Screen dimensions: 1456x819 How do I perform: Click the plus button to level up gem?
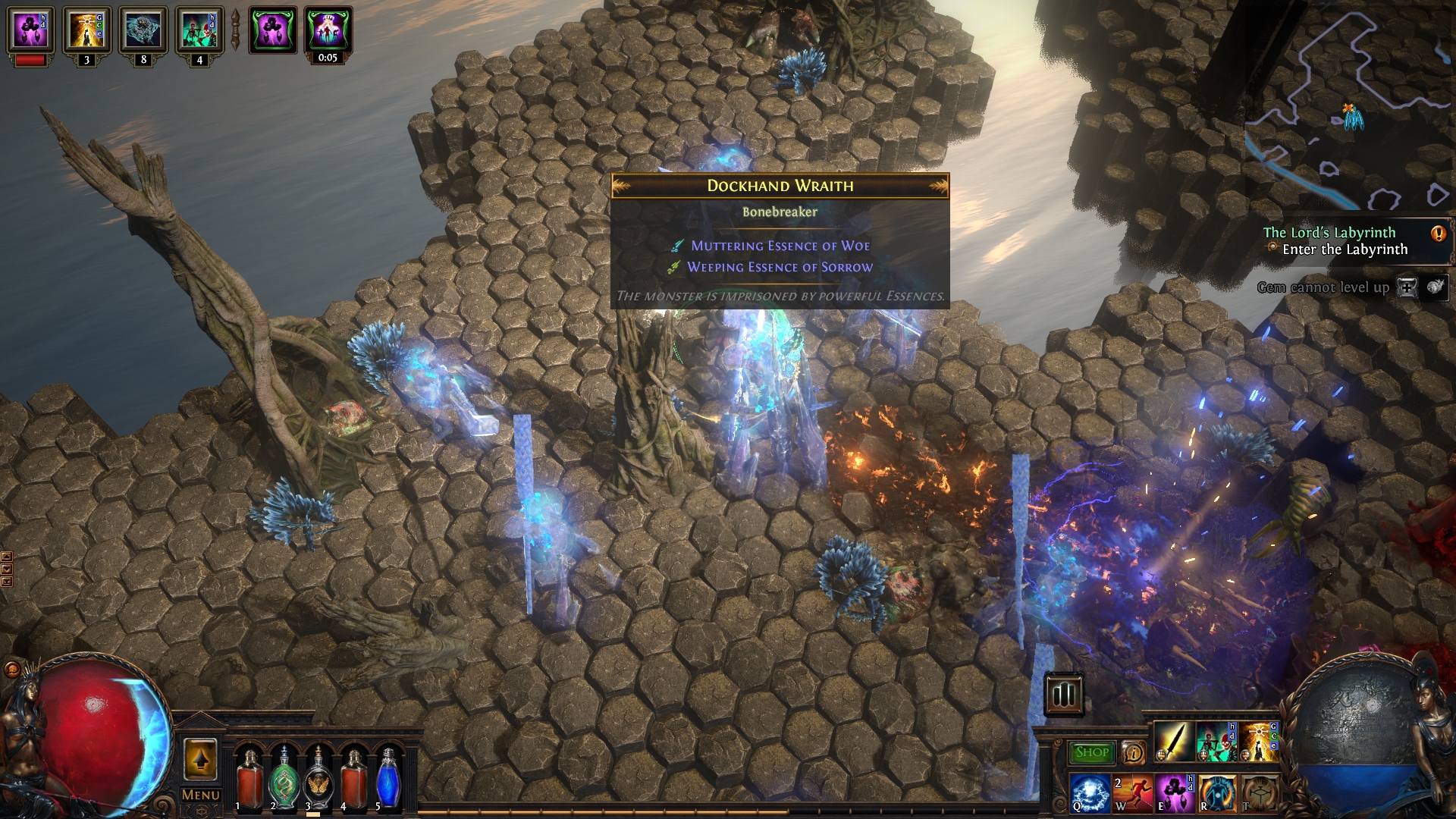click(x=1407, y=287)
